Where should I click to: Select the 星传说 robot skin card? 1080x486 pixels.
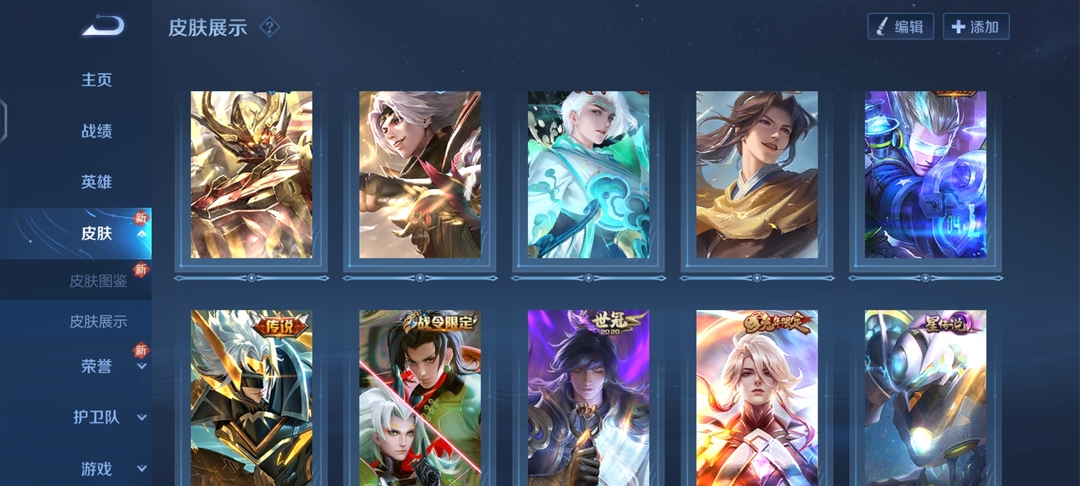[x=925, y=398]
